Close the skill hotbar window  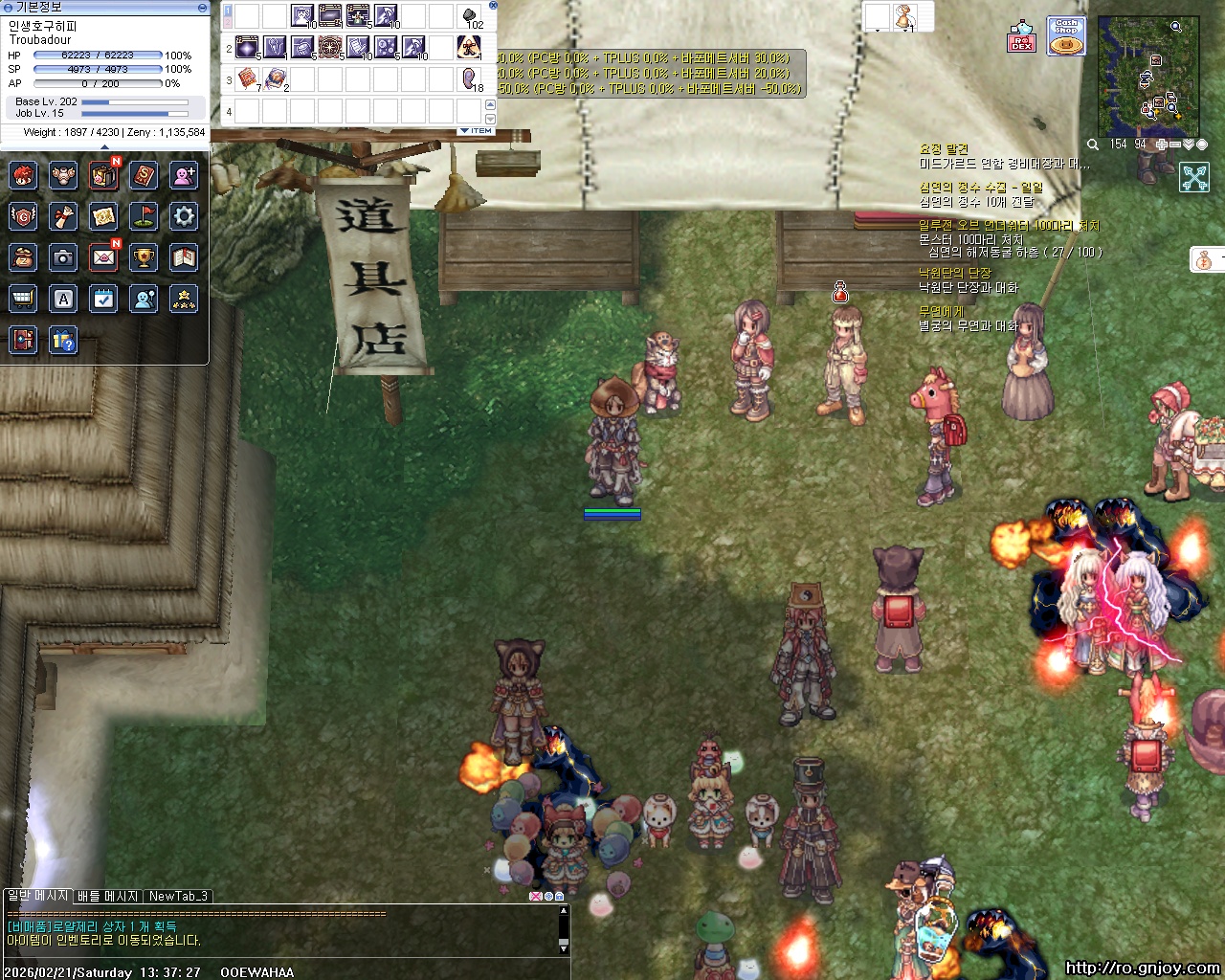(493, 5)
